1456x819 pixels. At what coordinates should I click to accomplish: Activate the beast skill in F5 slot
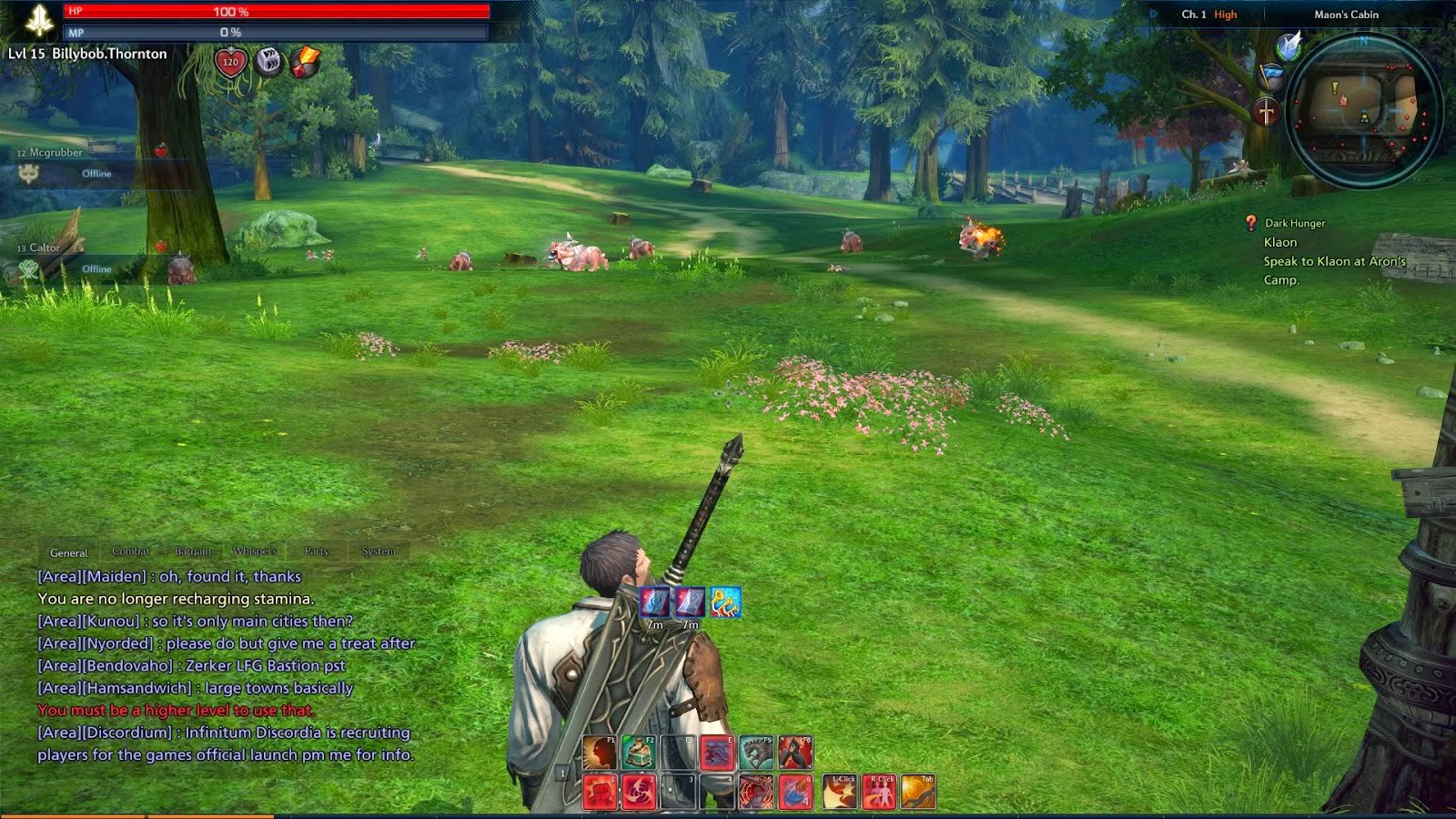(x=756, y=753)
